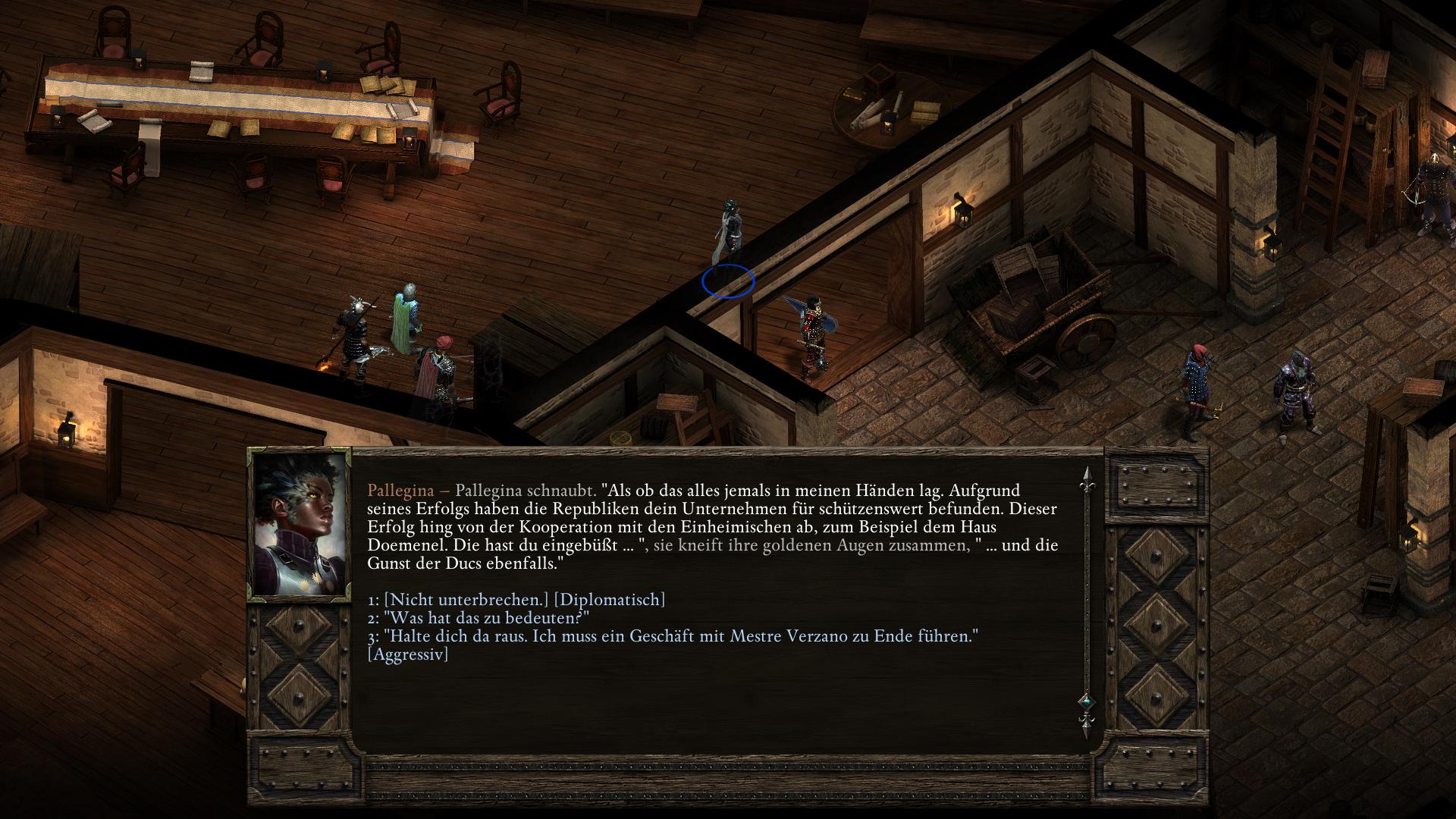The image size is (1456, 819).
Task: Click the dialogue scrollbar's top arrow
Action: click(x=1086, y=475)
